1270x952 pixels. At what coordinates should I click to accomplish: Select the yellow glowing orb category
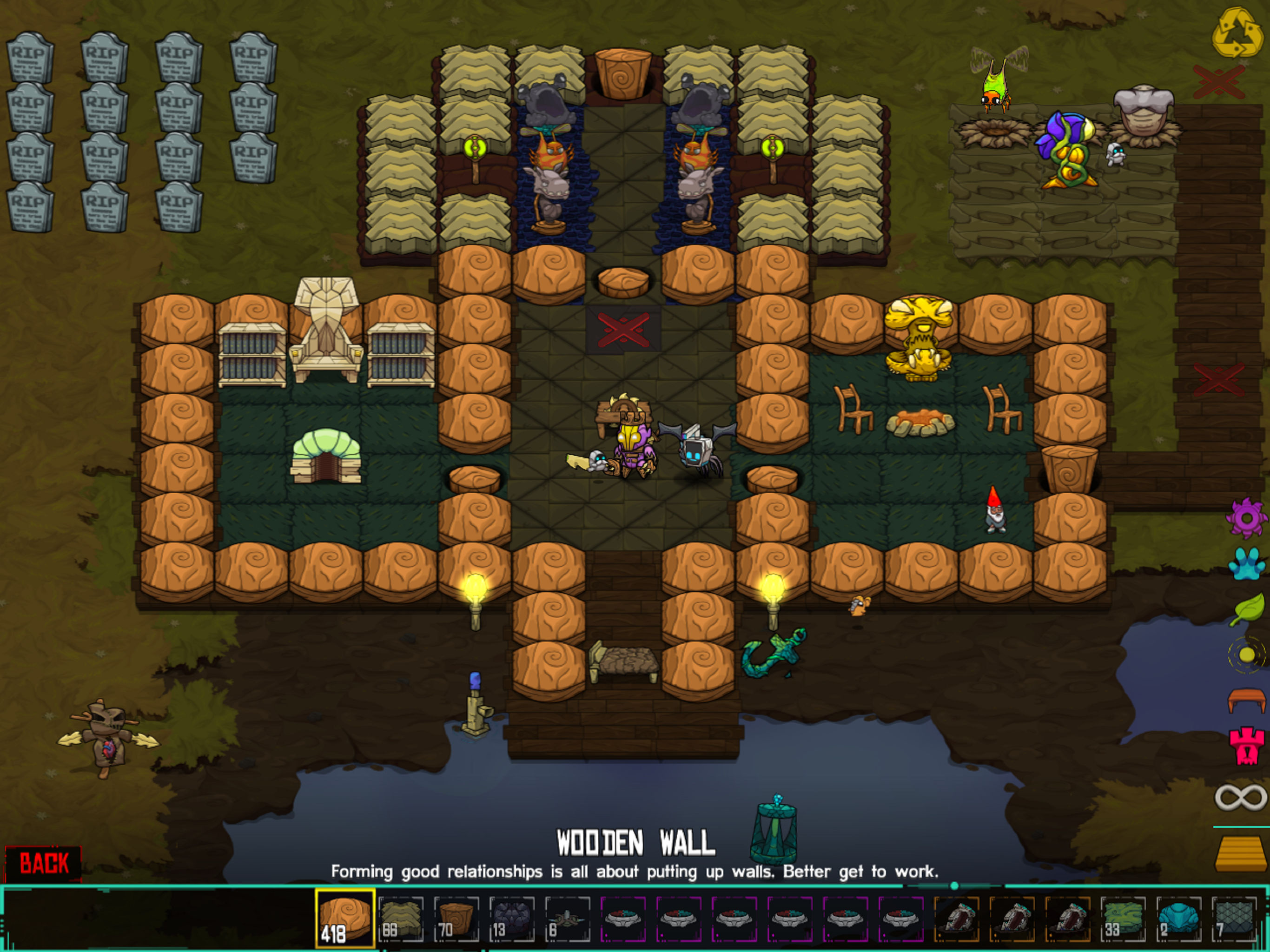tap(1246, 654)
